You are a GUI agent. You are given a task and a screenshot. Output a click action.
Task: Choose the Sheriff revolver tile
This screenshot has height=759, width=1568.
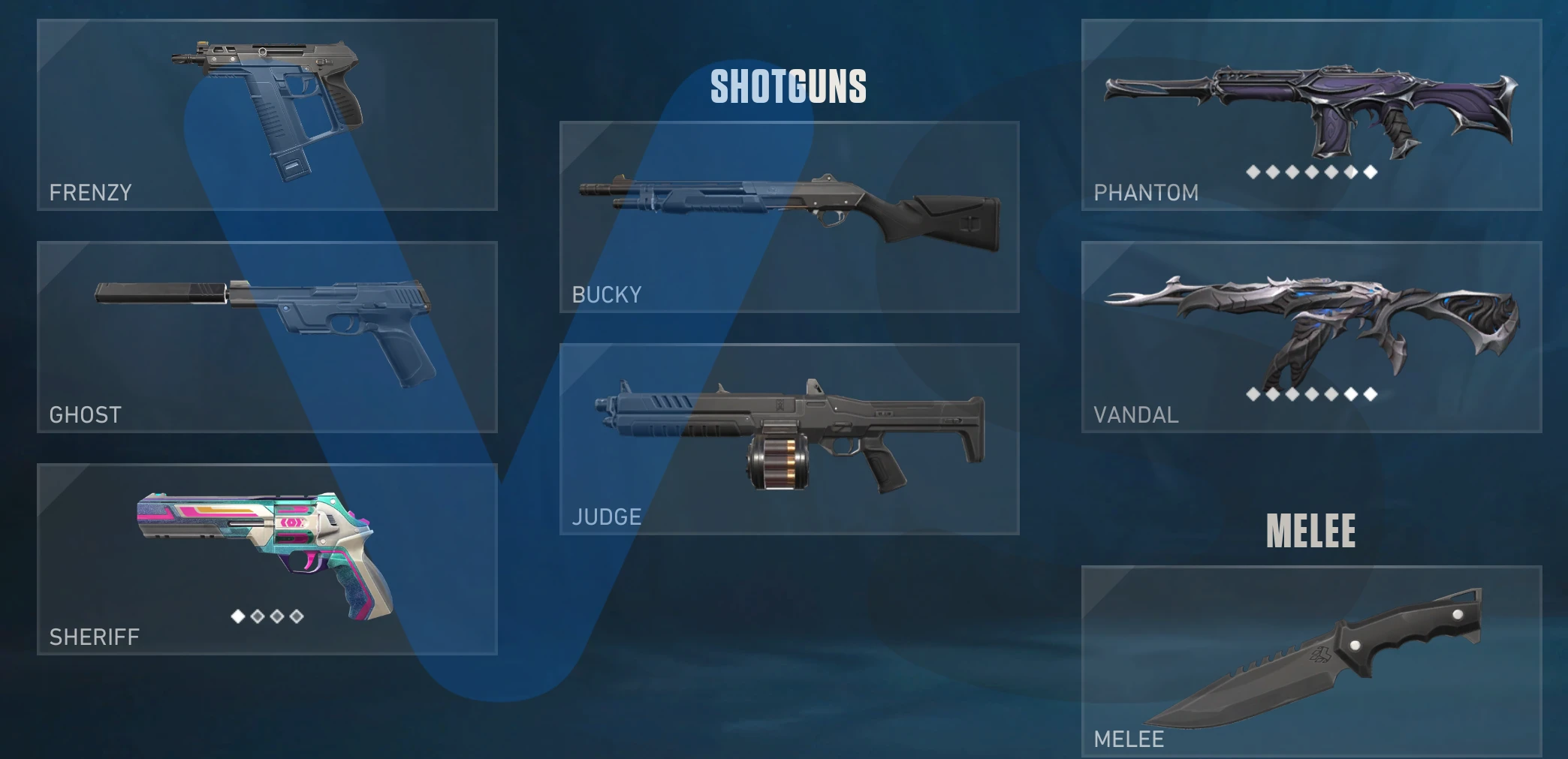pyautogui.click(x=267, y=559)
